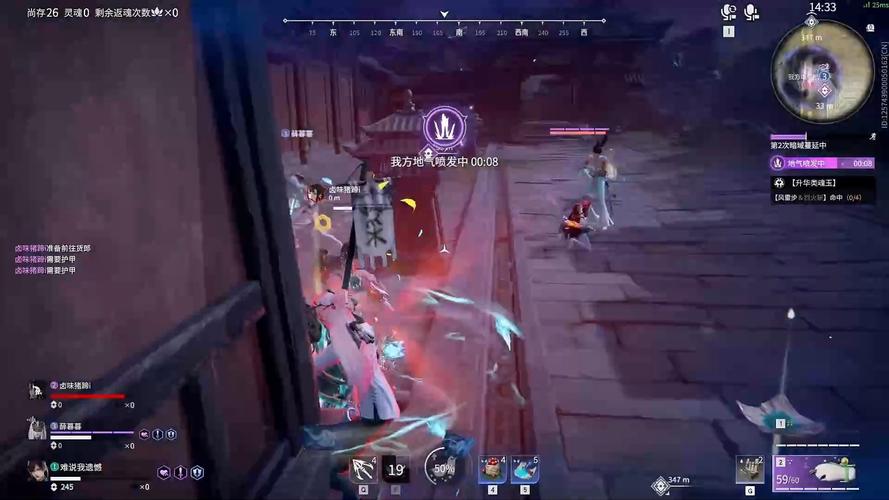Open the team chat message log
The image size is (889, 500).
(52, 259)
